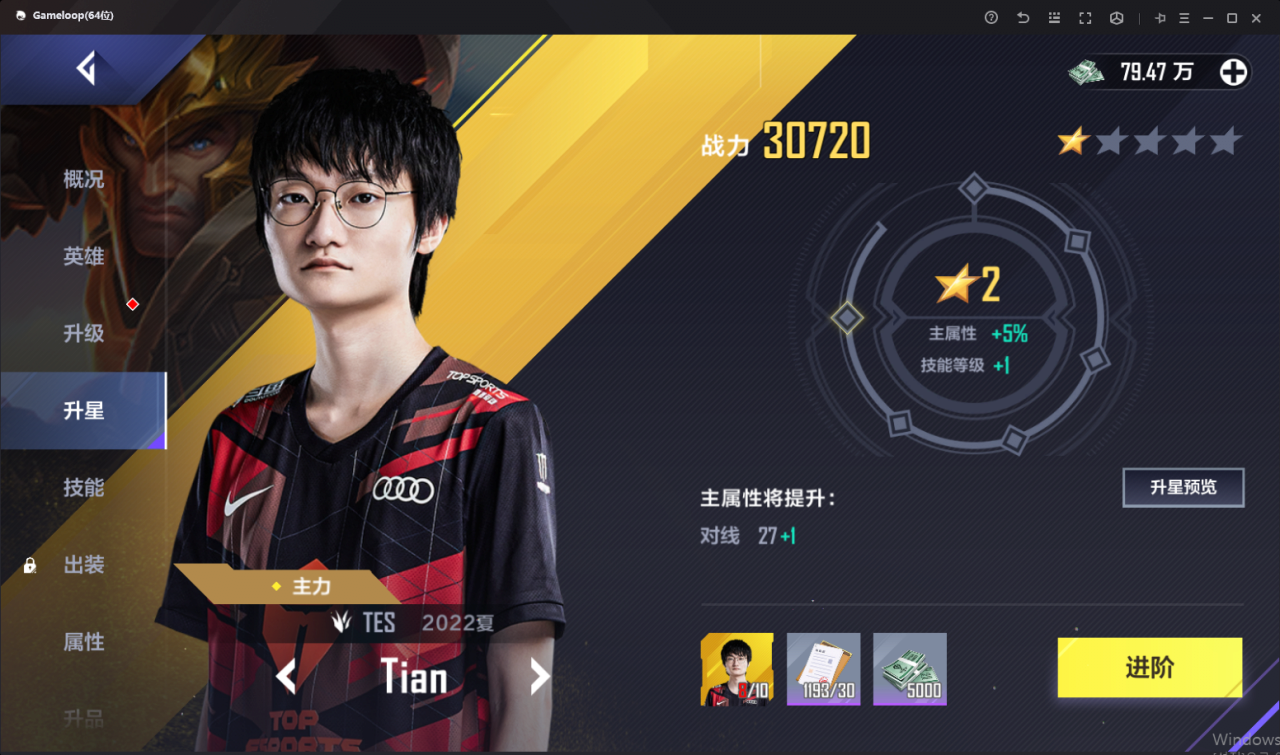This screenshot has width=1280, height=755.
Task: Select the first highlighted star rating
Action: pos(1072,142)
